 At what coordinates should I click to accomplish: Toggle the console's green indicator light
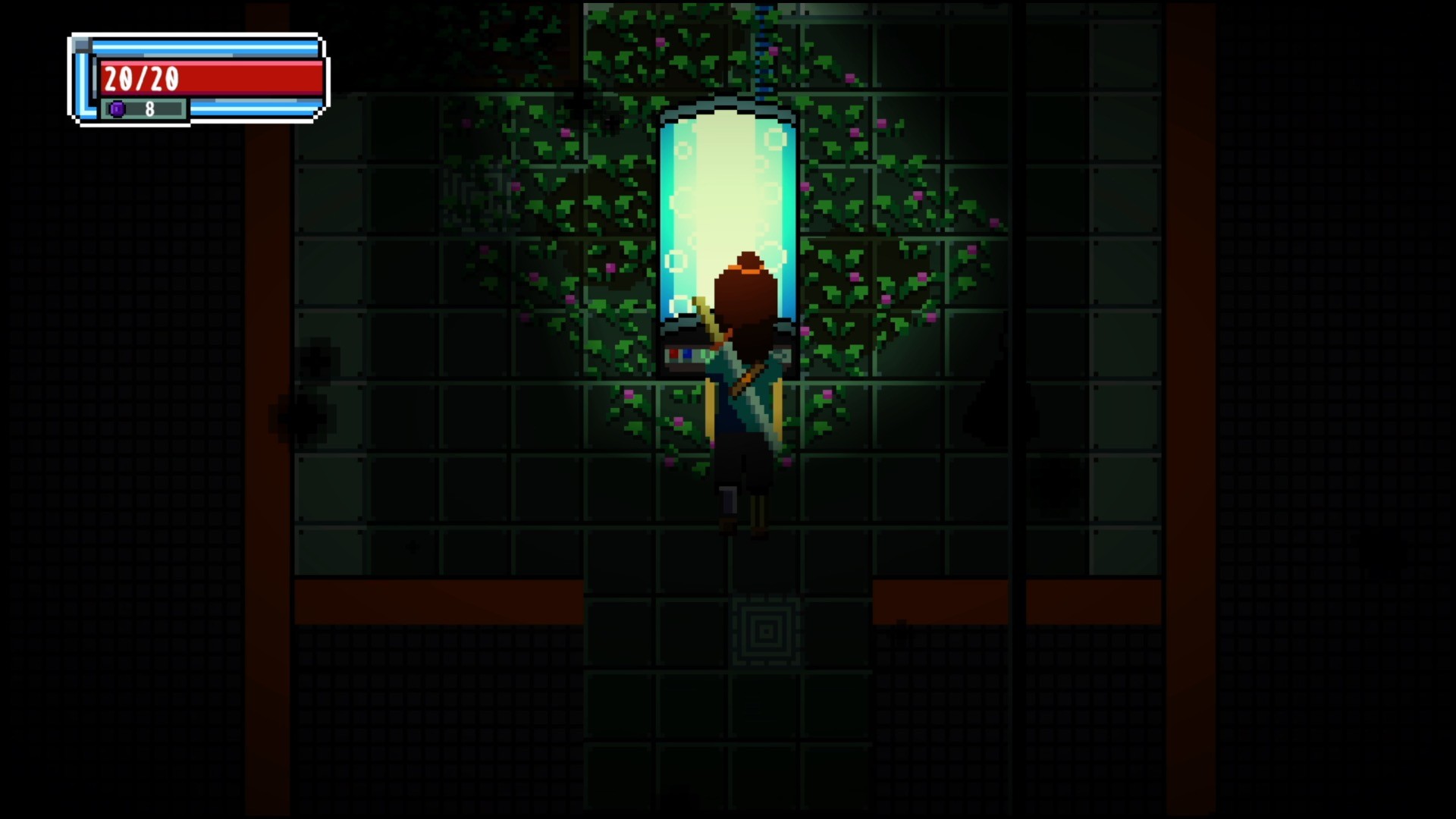705,354
